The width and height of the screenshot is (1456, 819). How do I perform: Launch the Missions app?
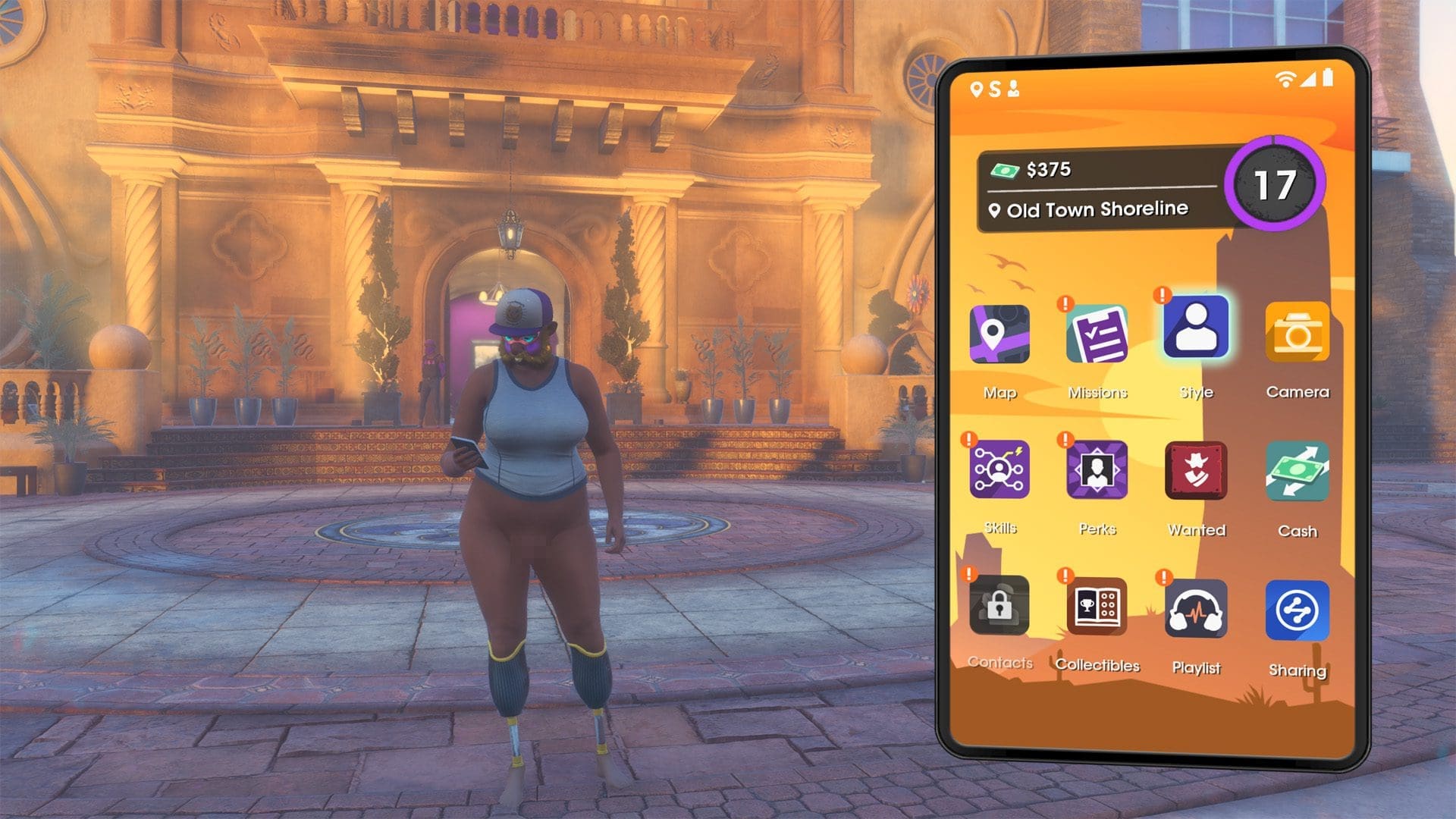(1097, 334)
